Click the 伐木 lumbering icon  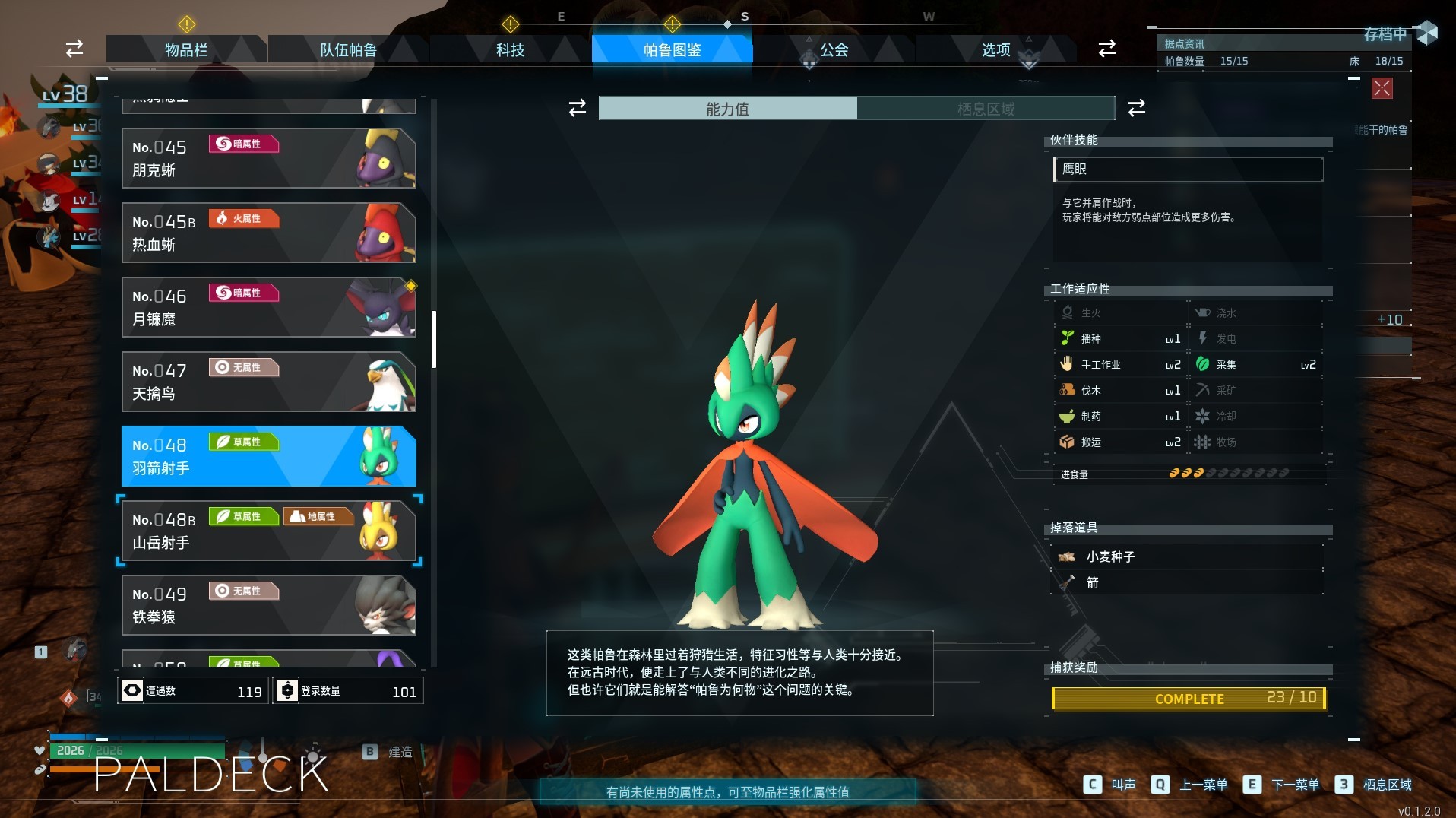pos(1068,389)
